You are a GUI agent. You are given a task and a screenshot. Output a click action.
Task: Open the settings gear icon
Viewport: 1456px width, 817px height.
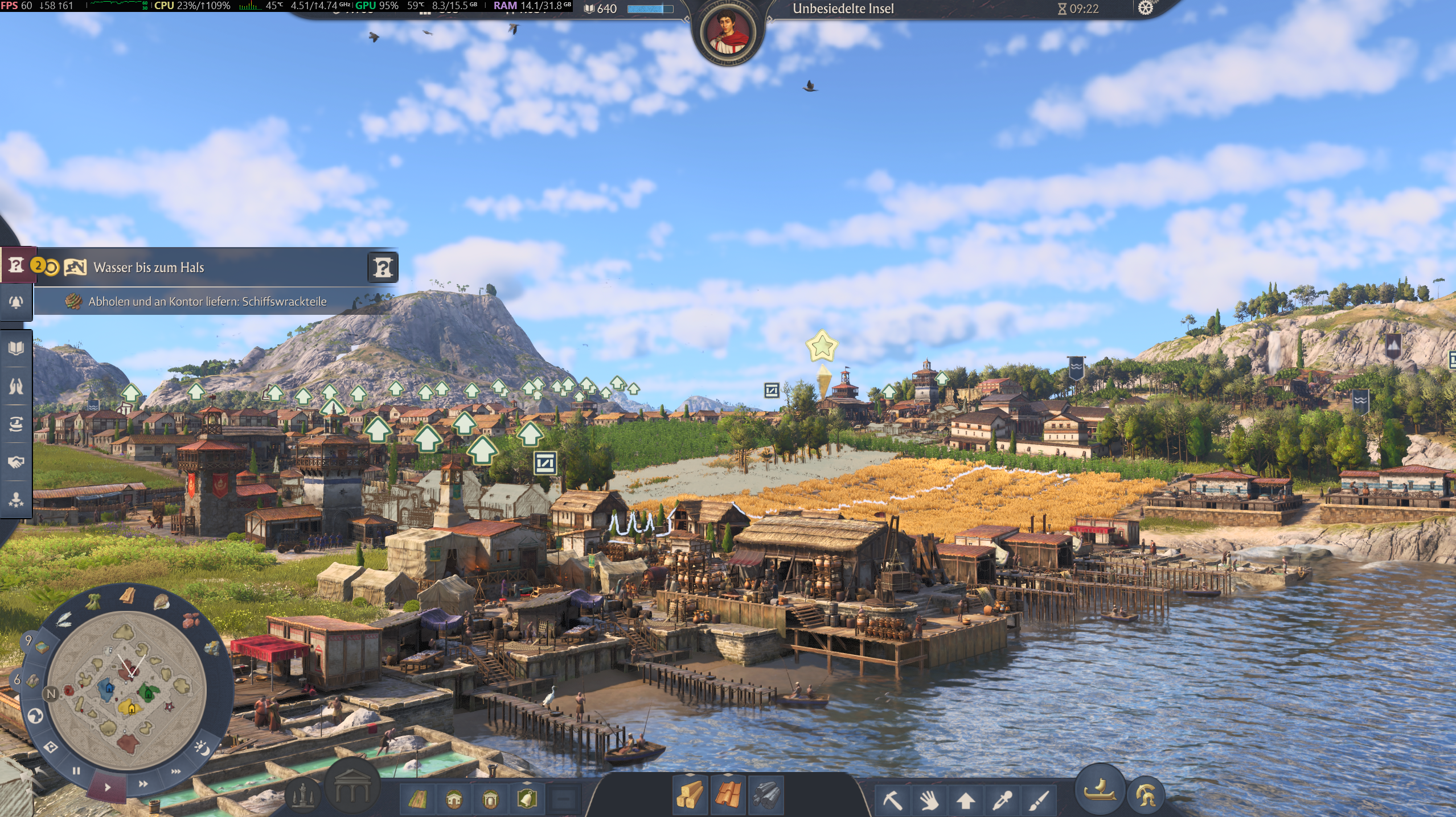point(1145,8)
